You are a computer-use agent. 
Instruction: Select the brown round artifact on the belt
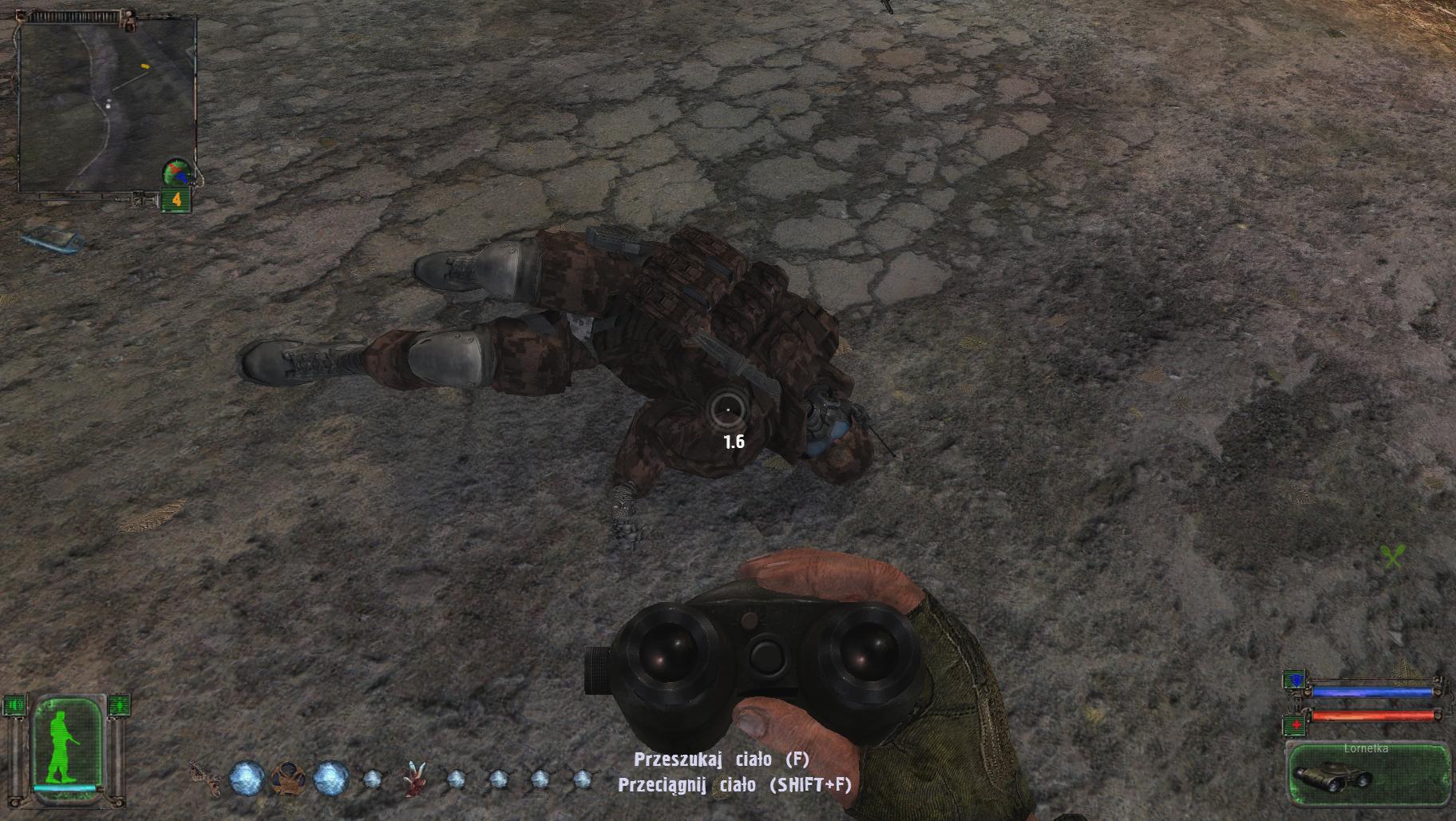(x=287, y=777)
